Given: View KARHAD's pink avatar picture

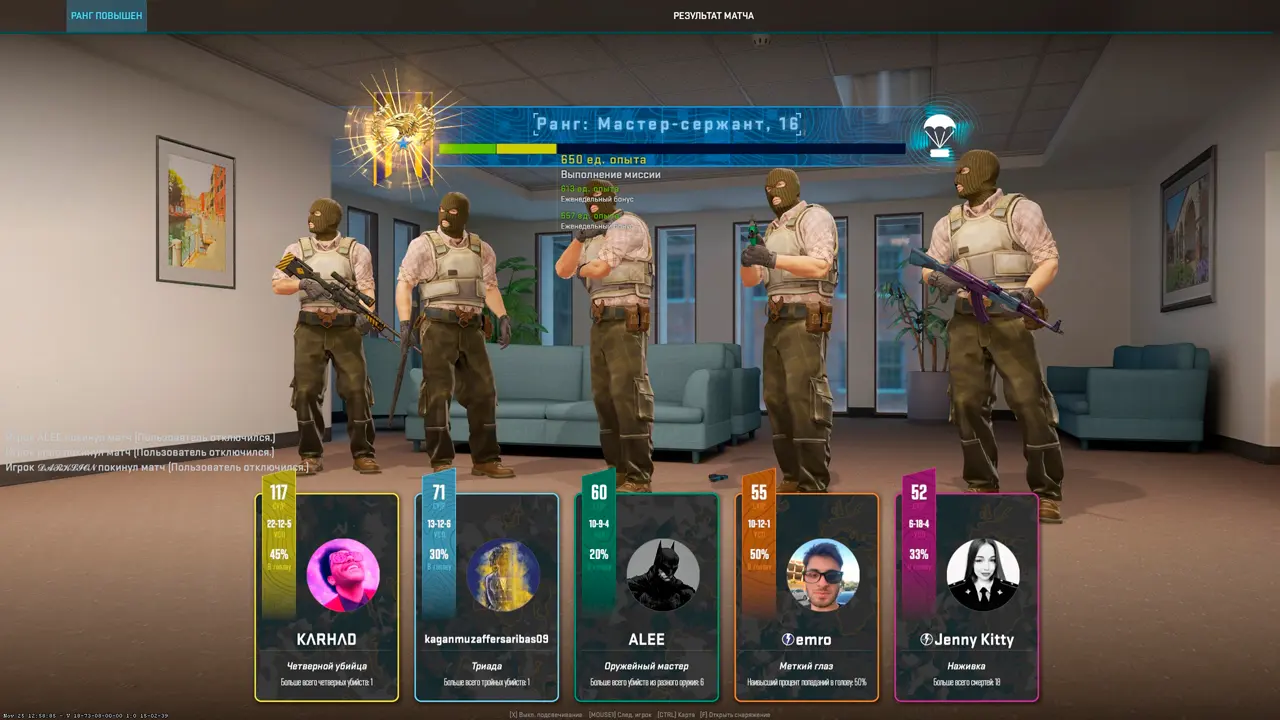Looking at the screenshot, I should click(x=343, y=575).
